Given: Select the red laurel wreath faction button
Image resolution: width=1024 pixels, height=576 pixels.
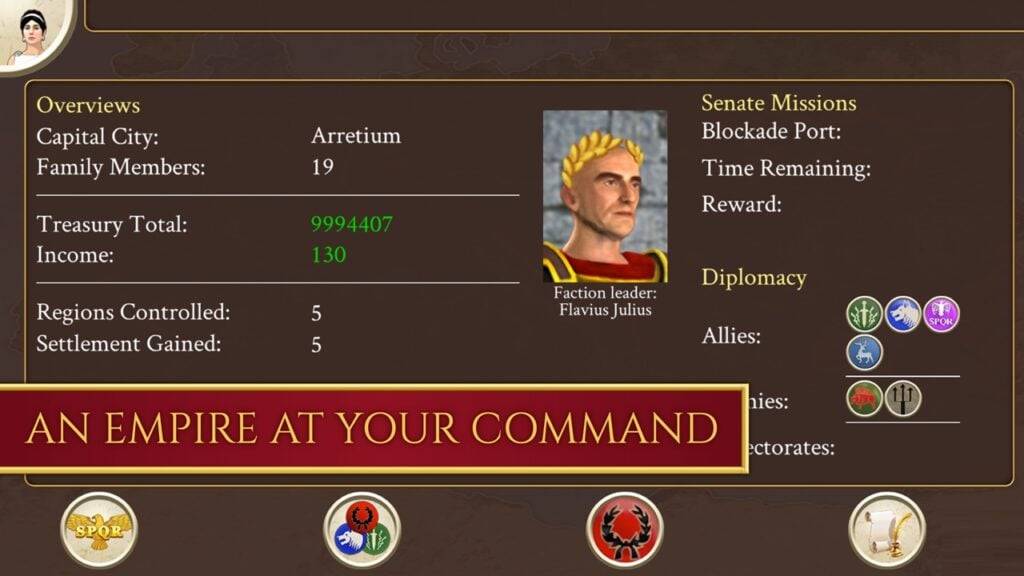Looking at the screenshot, I should click(x=625, y=530).
